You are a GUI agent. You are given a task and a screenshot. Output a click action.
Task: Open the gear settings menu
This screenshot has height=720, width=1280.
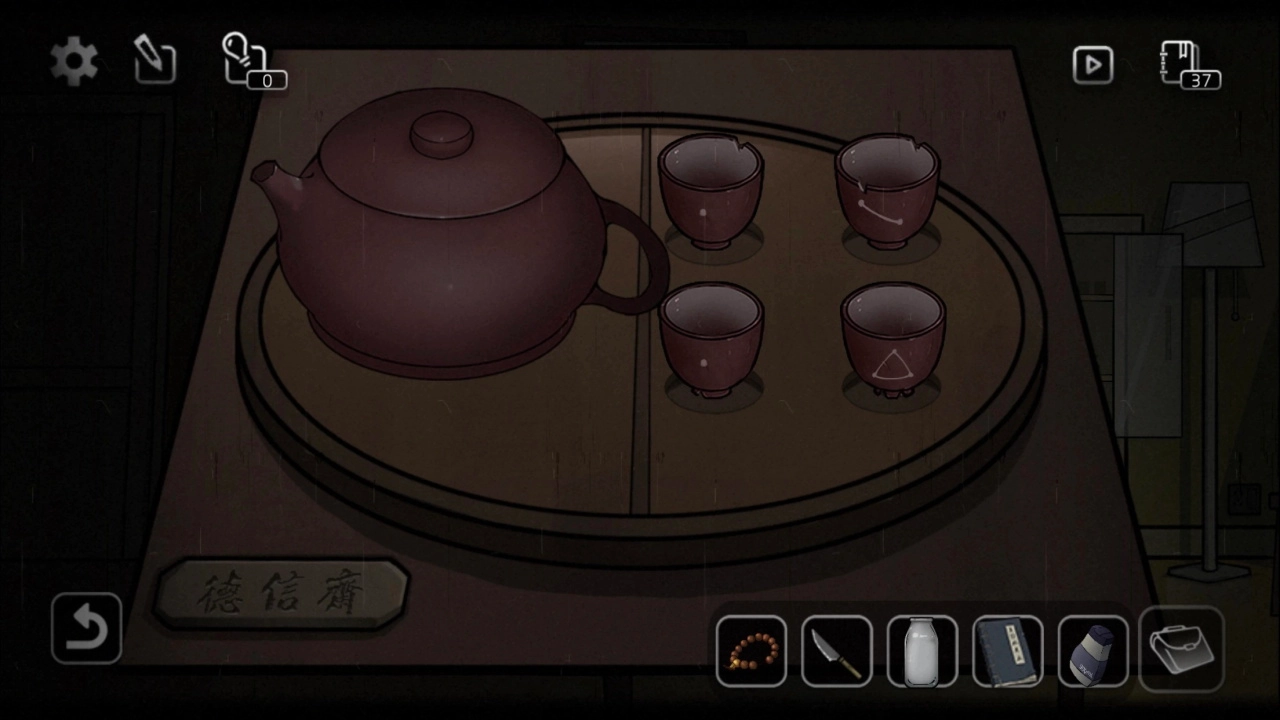pos(74,63)
